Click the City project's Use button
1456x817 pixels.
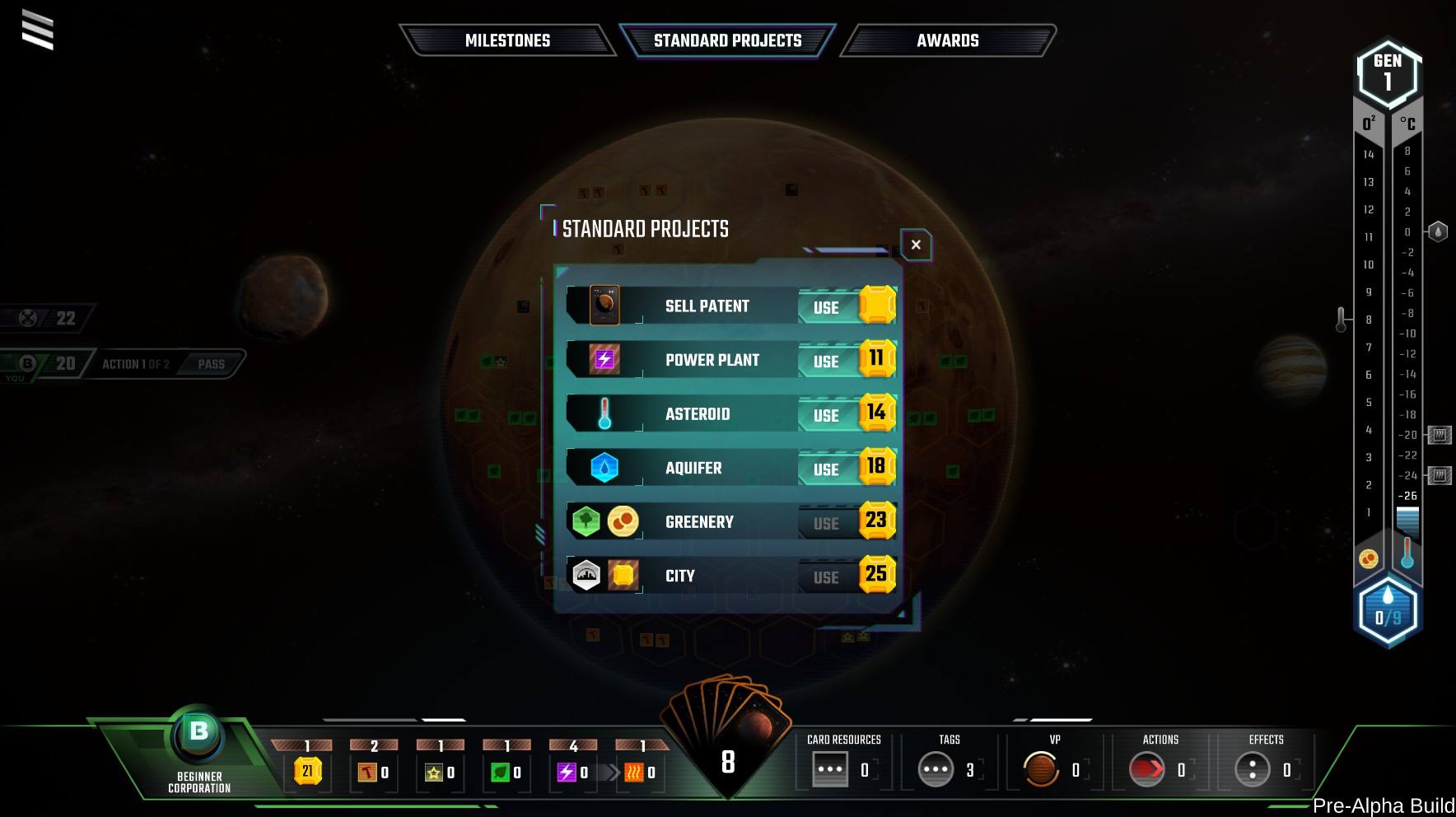click(x=826, y=577)
